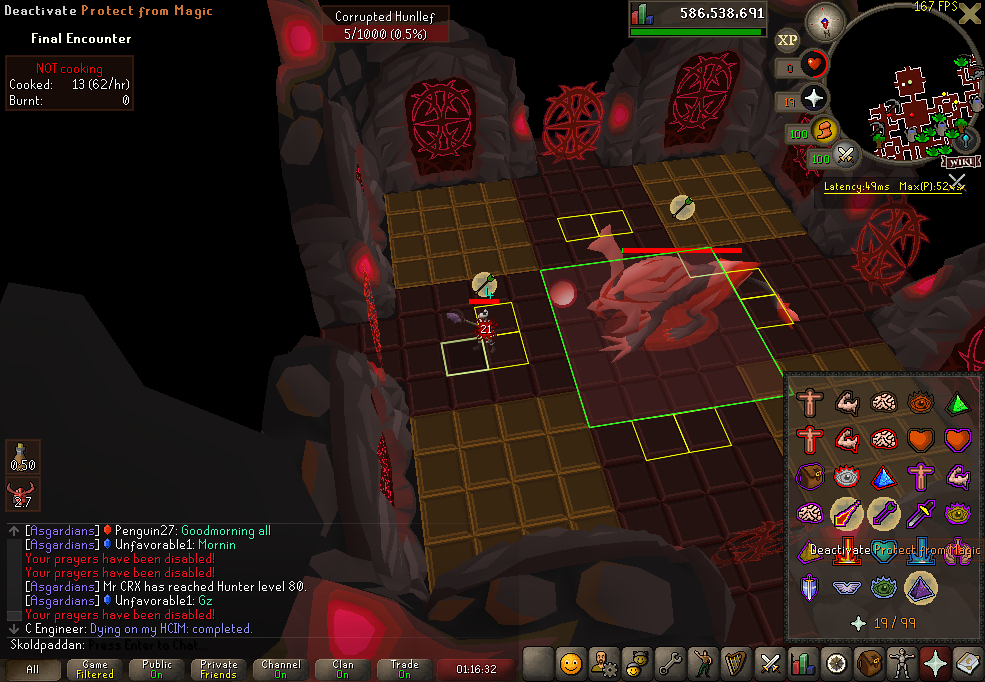Deactivate the Protect from Magic prayer

(847, 515)
